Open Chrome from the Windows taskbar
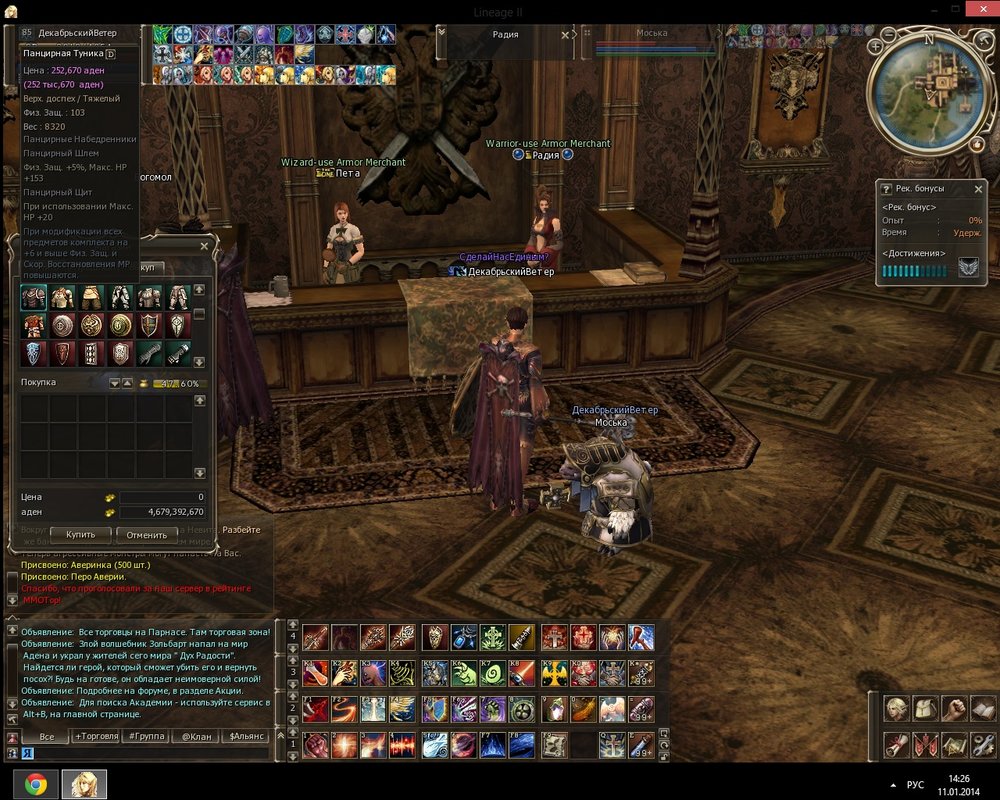Screen dimensions: 1000x800 coord(35,784)
